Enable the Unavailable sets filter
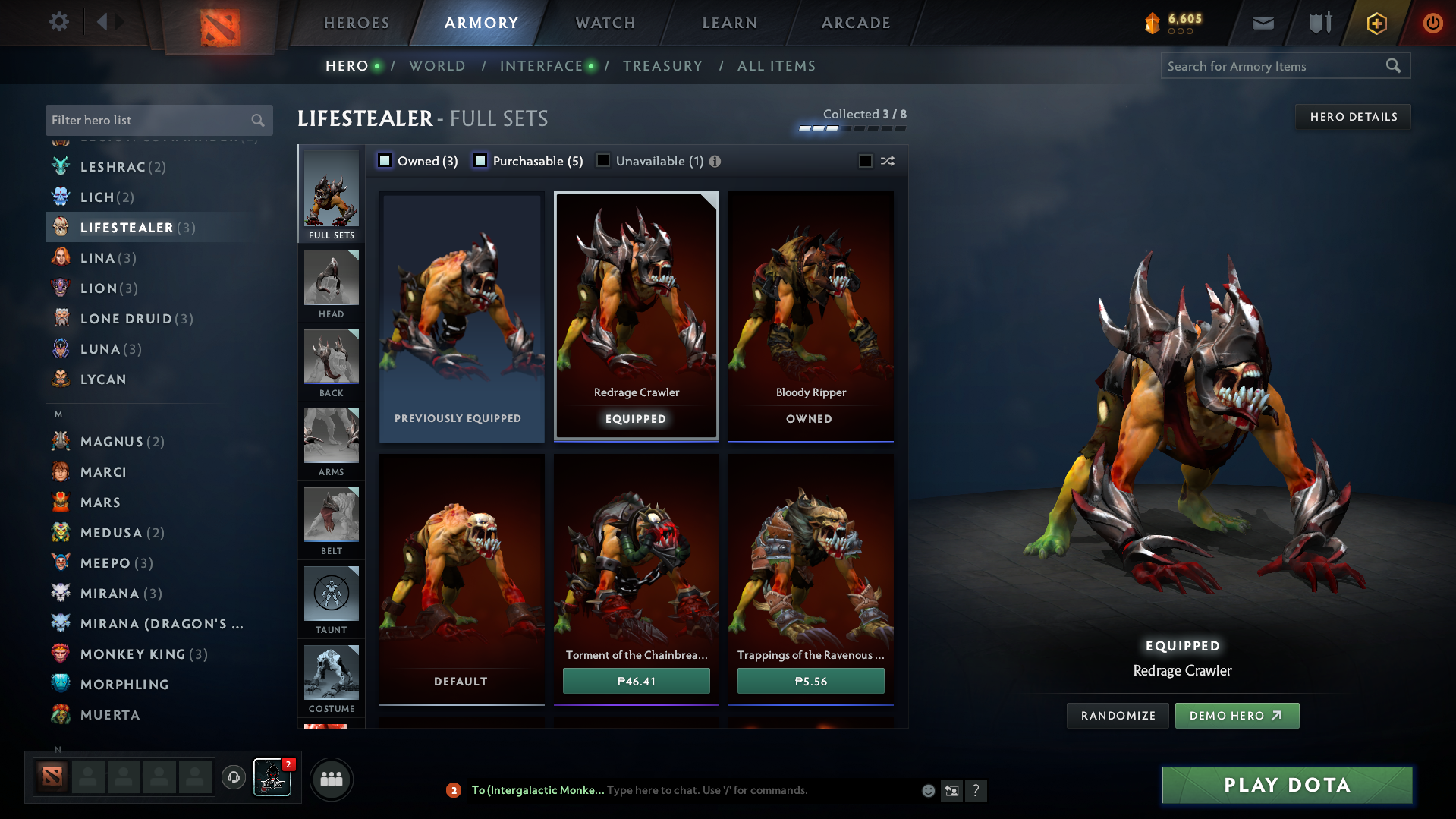The image size is (1456, 819). click(603, 161)
